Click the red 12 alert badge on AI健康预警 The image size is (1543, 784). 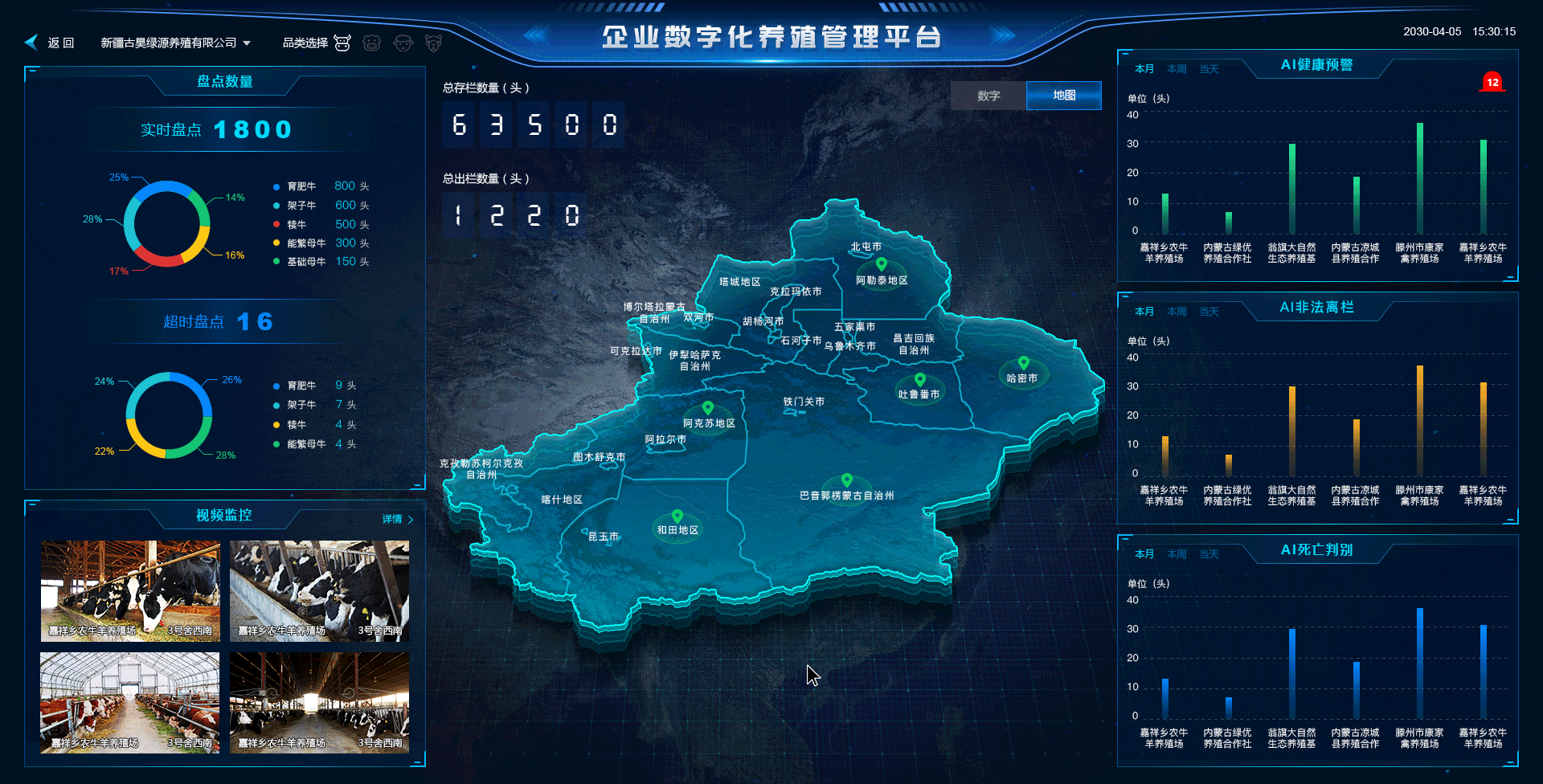[x=1492, y=82]
